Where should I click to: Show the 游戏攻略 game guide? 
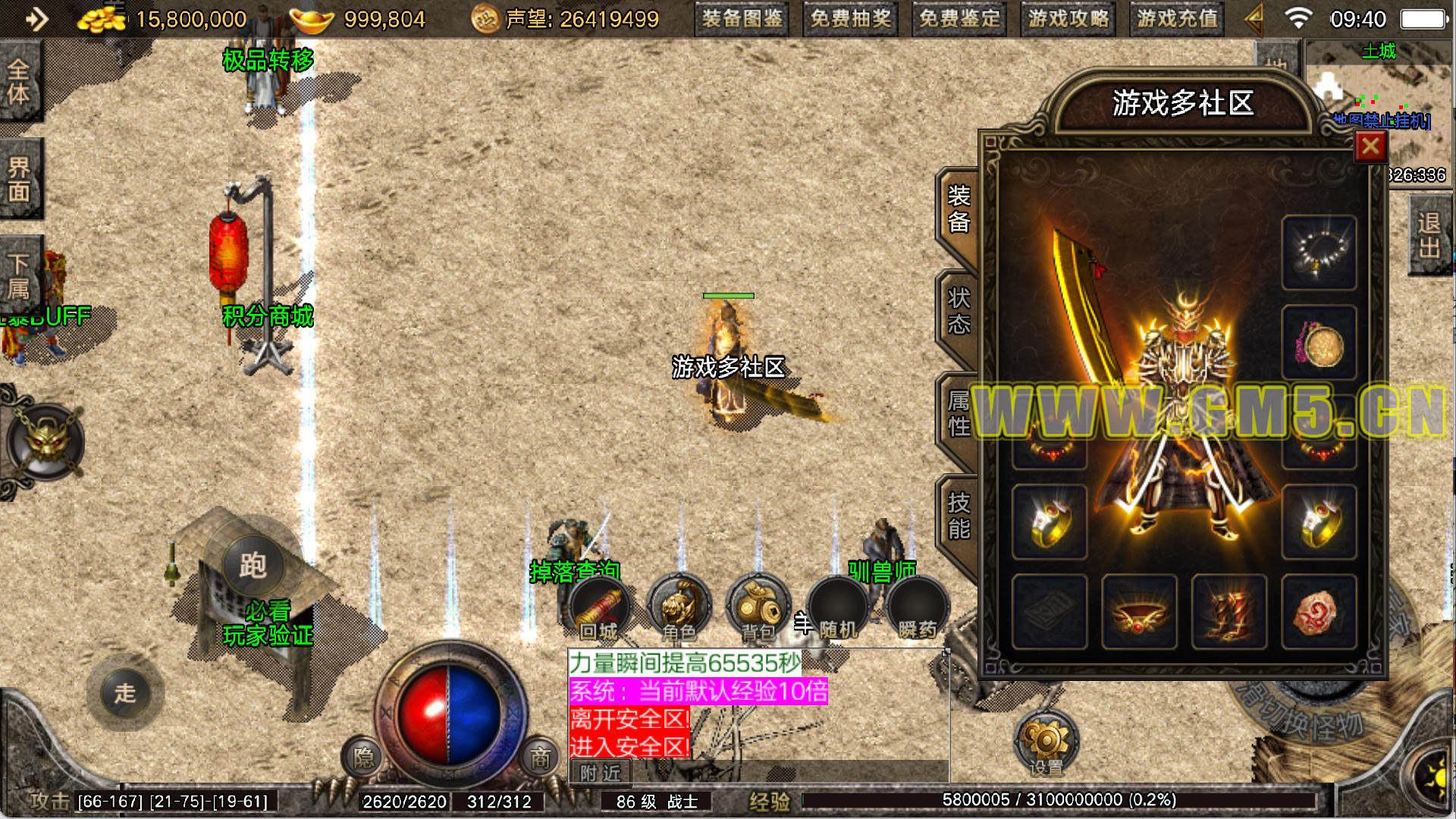click(1068, 19)
